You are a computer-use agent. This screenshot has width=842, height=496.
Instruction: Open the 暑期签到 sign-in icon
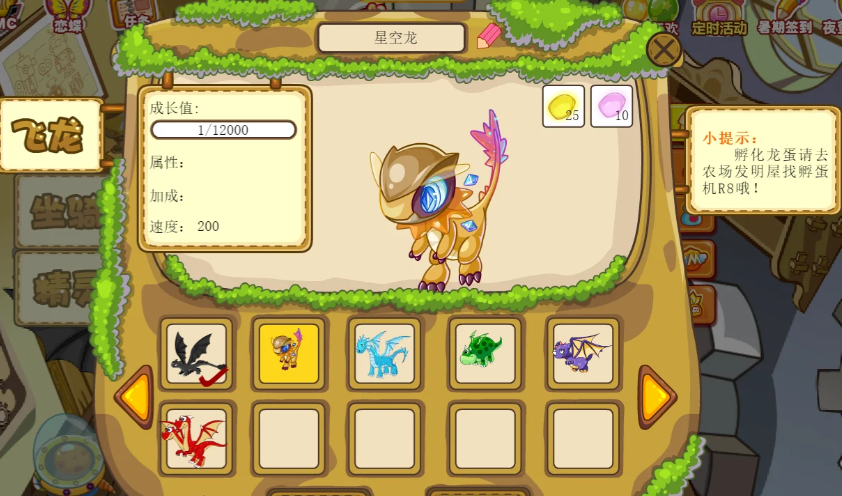click(x=784, y=18)
